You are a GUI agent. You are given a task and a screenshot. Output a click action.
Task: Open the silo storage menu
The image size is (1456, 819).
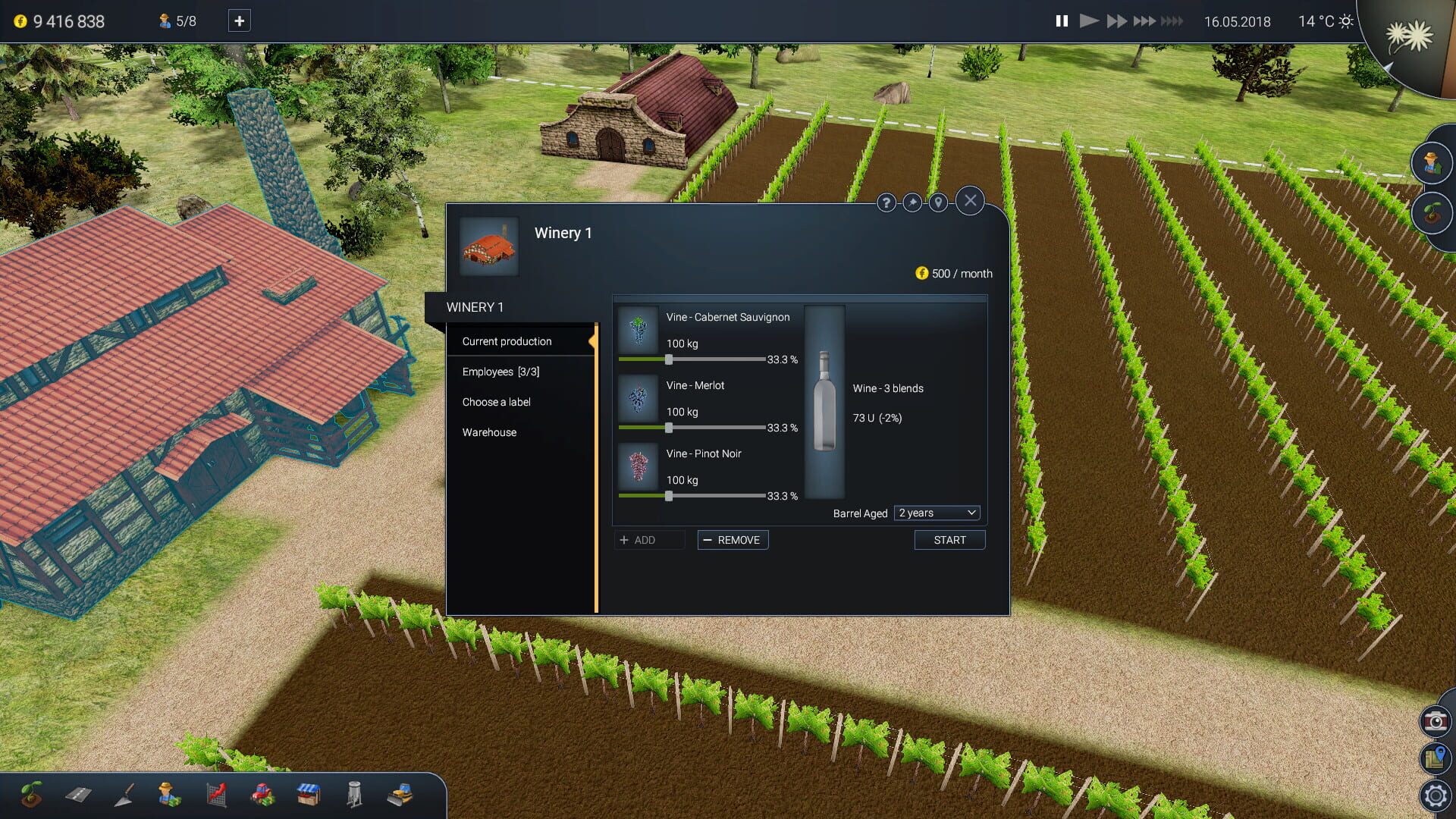[x=354, y=795]
